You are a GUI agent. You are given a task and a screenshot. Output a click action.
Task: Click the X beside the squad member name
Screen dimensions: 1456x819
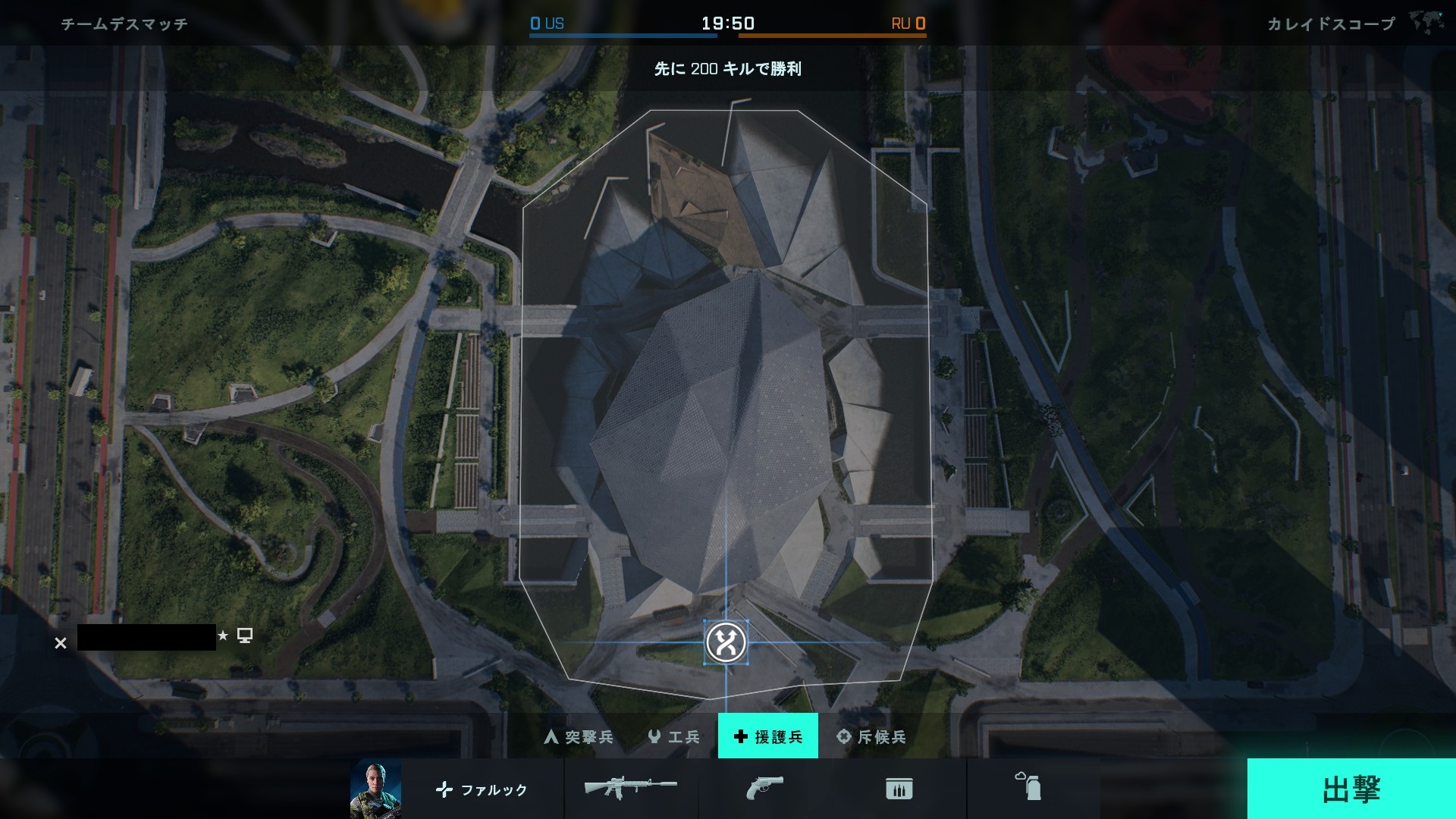[61, 643]
